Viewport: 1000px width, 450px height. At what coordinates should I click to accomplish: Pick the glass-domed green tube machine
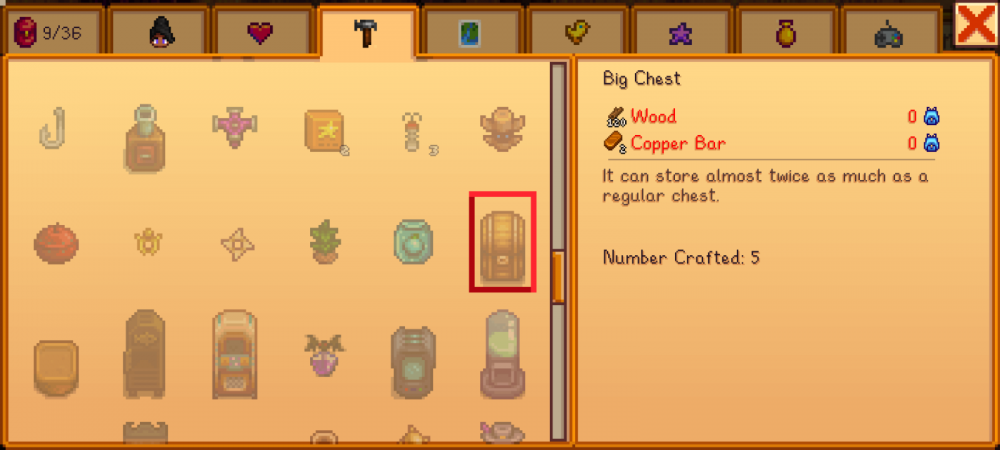502,353
